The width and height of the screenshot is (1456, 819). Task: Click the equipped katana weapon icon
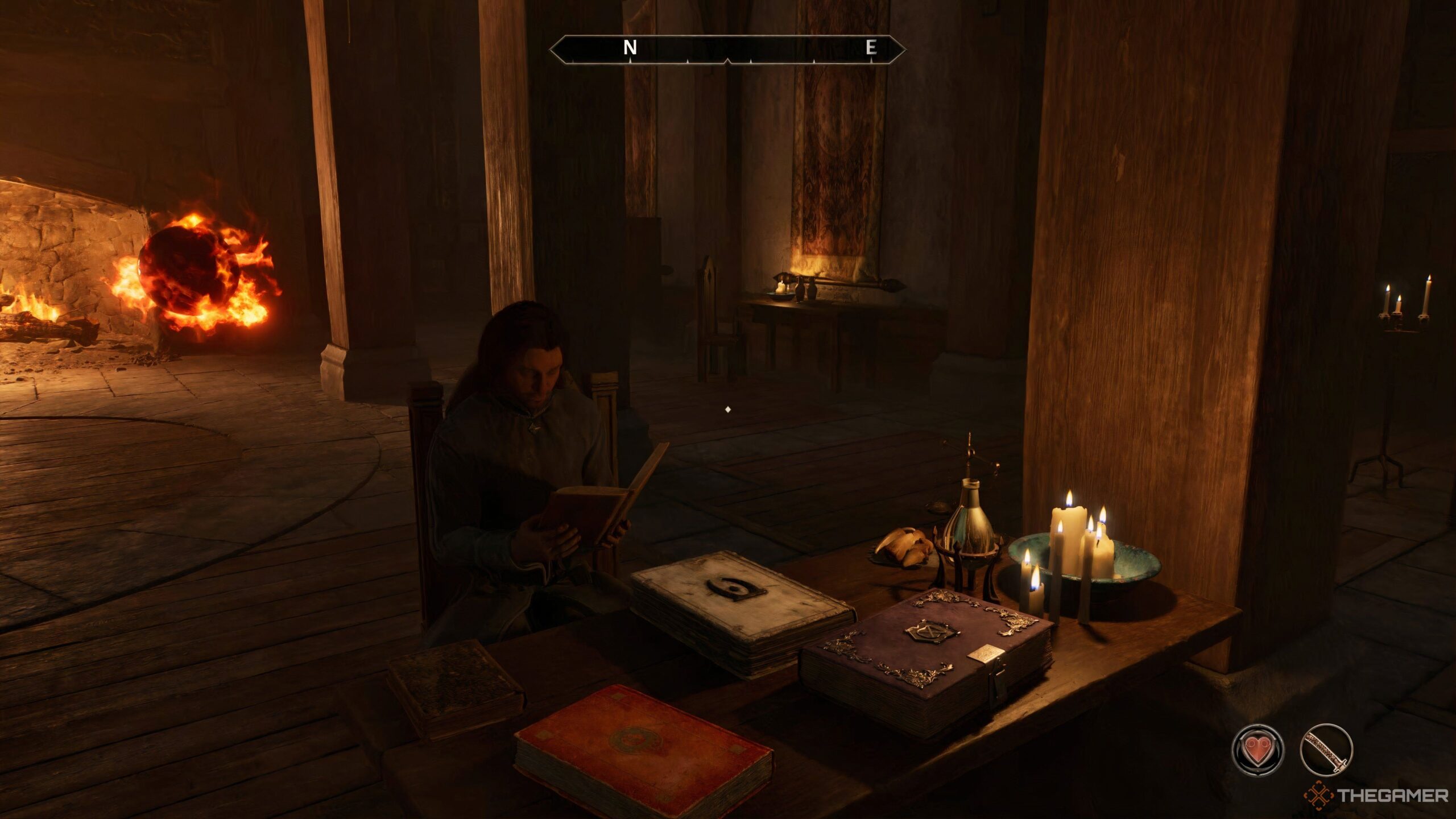point(1326,750)
